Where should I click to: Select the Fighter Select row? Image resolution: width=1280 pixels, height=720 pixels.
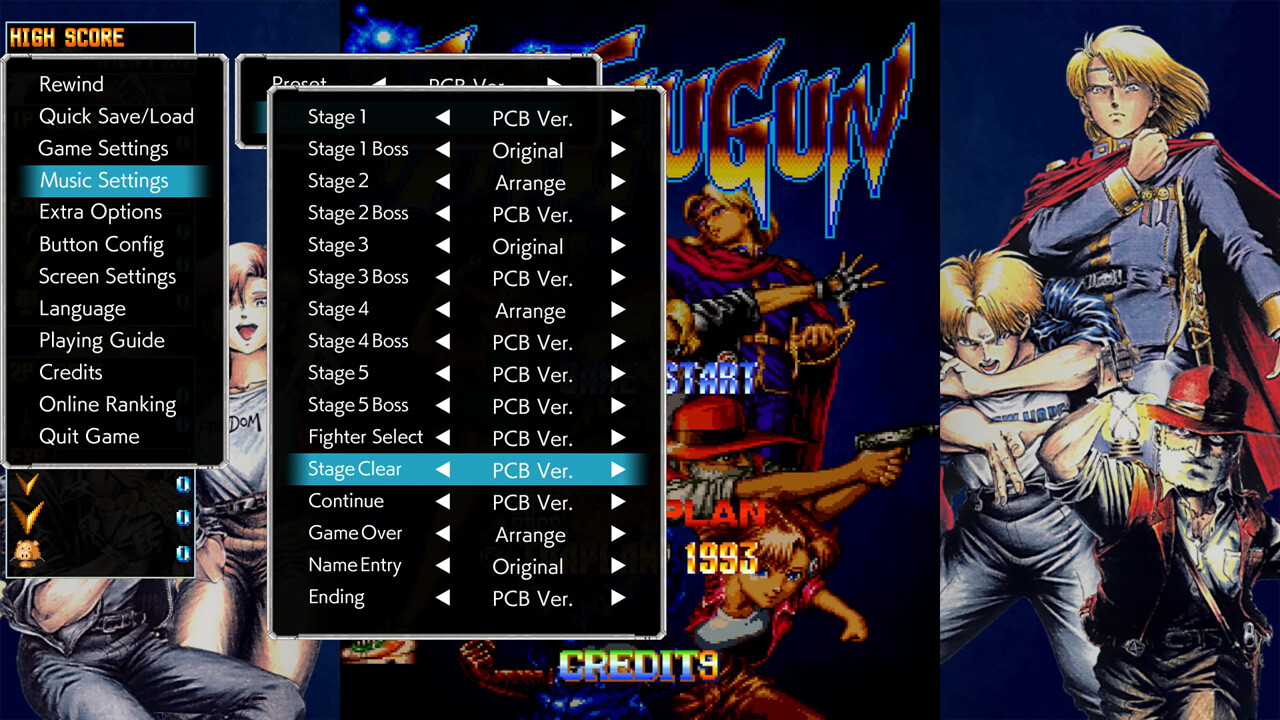tap(365, 437)
